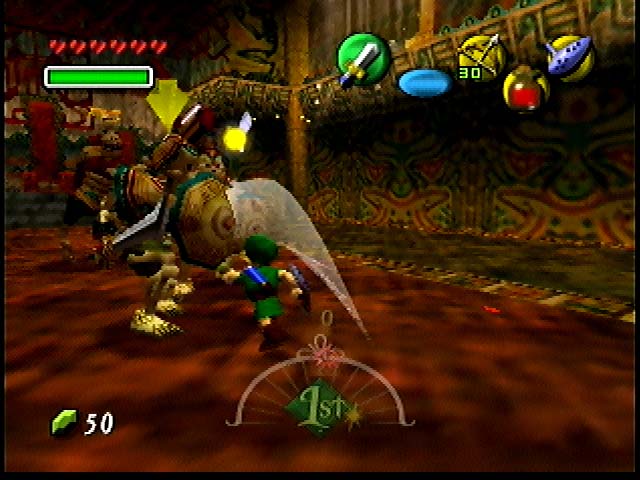Use the red potion bottle
The width and height of the screenshot is (640, 480).
click(x=523, y=90)
